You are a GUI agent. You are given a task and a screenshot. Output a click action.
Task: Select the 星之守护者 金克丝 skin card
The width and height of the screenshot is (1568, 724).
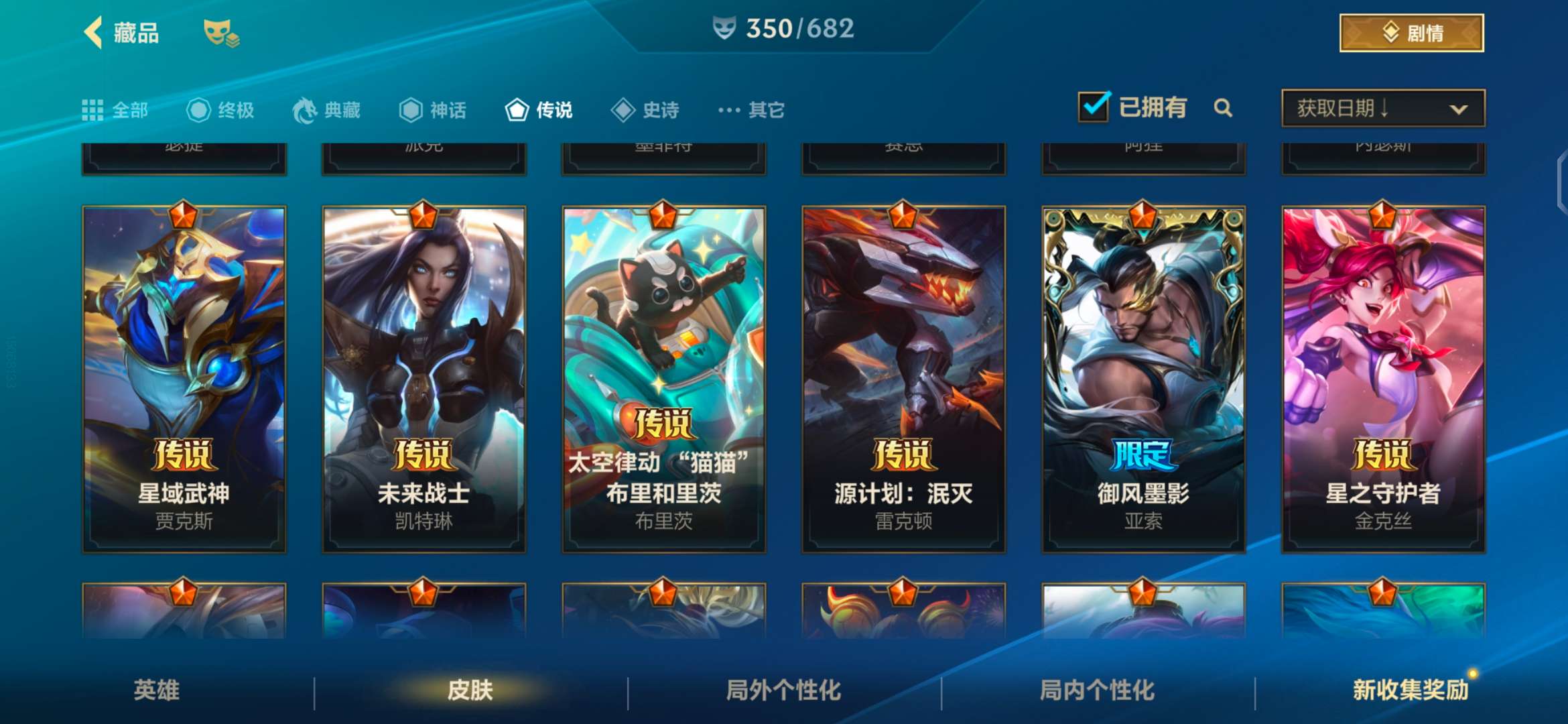[1384, 379]
